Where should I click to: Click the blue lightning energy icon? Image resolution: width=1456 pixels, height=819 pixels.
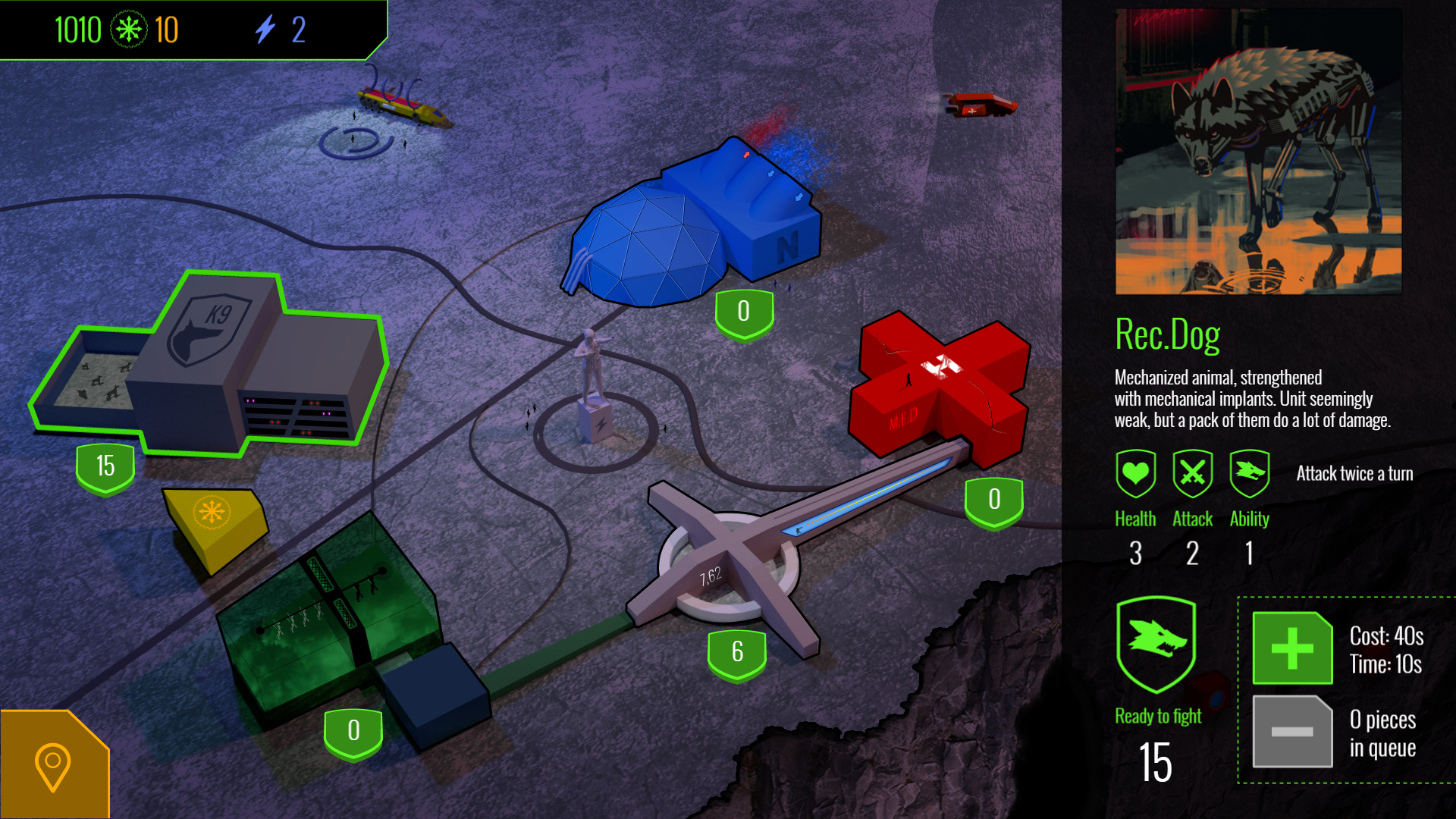pos(265,30)
